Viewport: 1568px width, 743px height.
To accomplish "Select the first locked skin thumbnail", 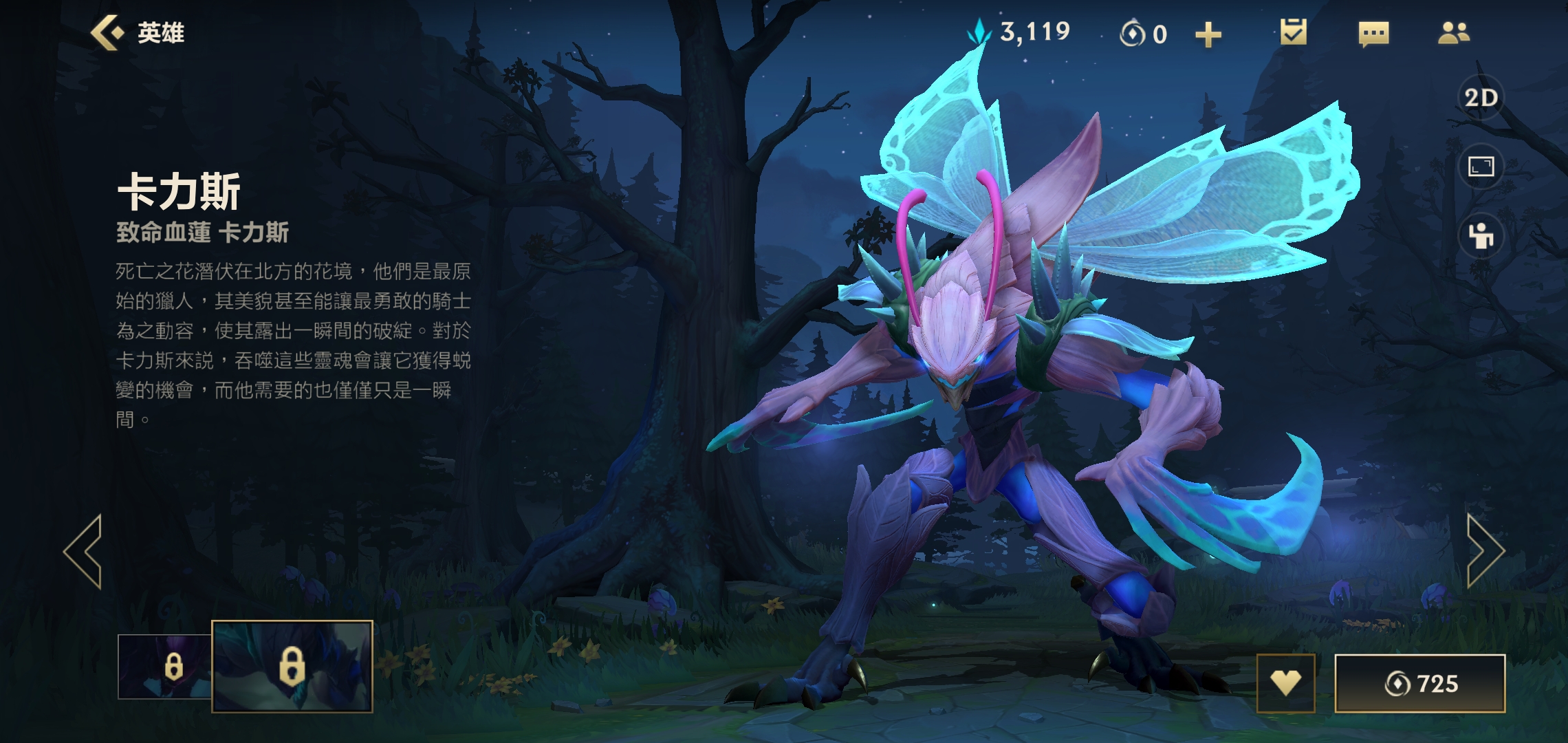I will [165, 666].
